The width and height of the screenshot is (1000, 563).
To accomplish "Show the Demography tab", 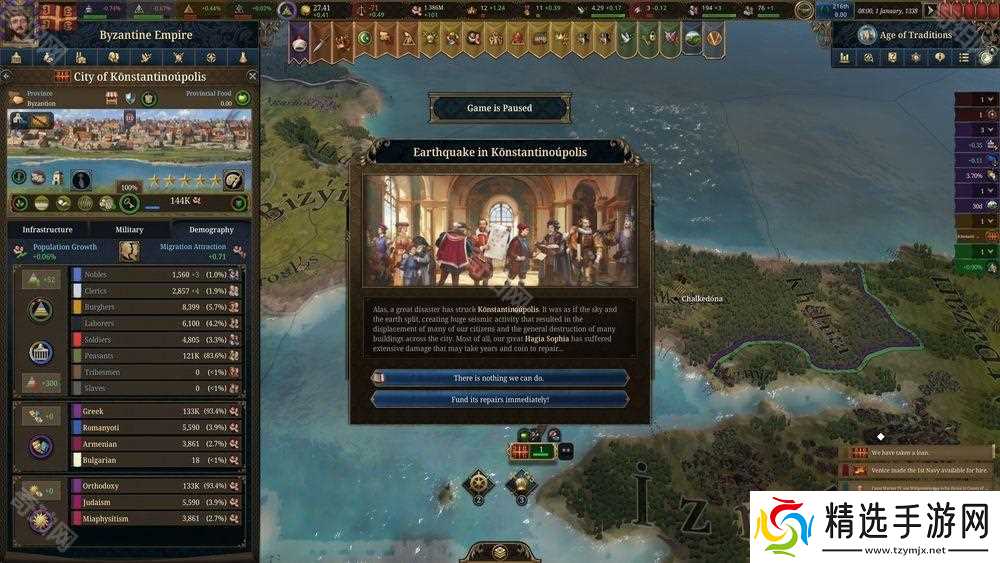I will (x=211, y=230).
